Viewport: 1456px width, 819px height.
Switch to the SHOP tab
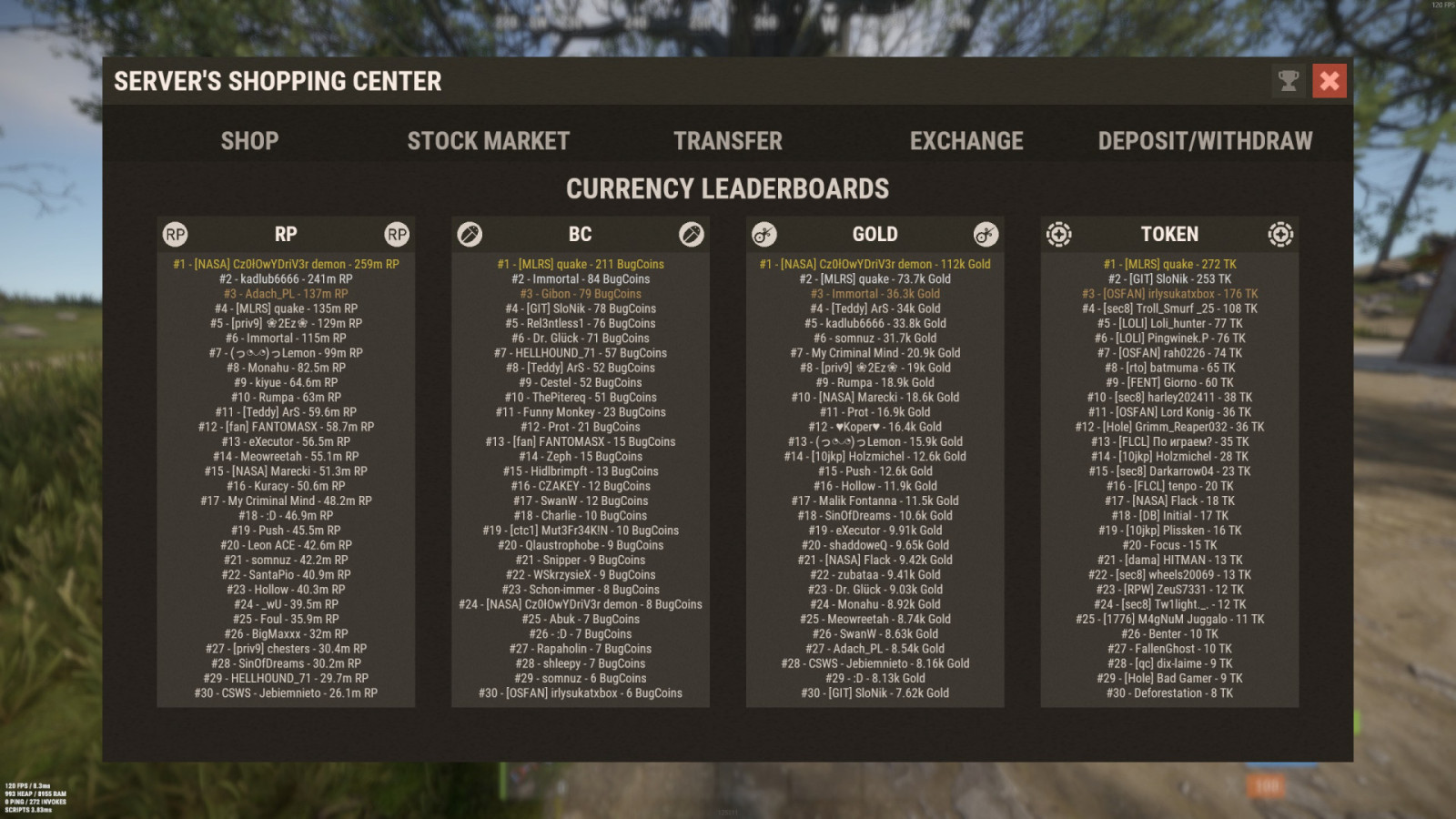(x=249, y=141)
